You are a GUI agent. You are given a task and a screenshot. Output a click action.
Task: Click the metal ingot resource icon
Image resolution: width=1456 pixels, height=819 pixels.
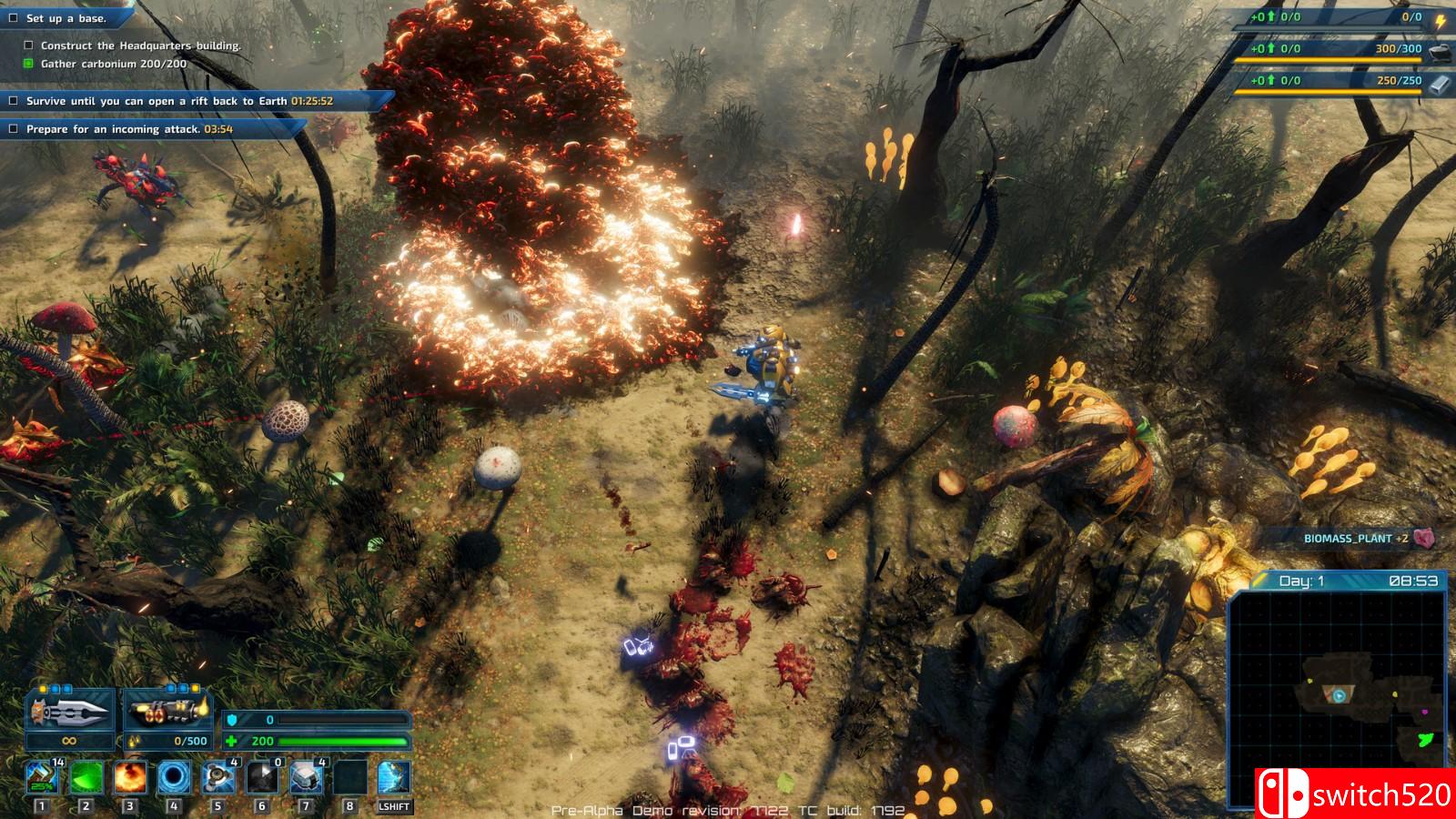[x=1439, y=82]
